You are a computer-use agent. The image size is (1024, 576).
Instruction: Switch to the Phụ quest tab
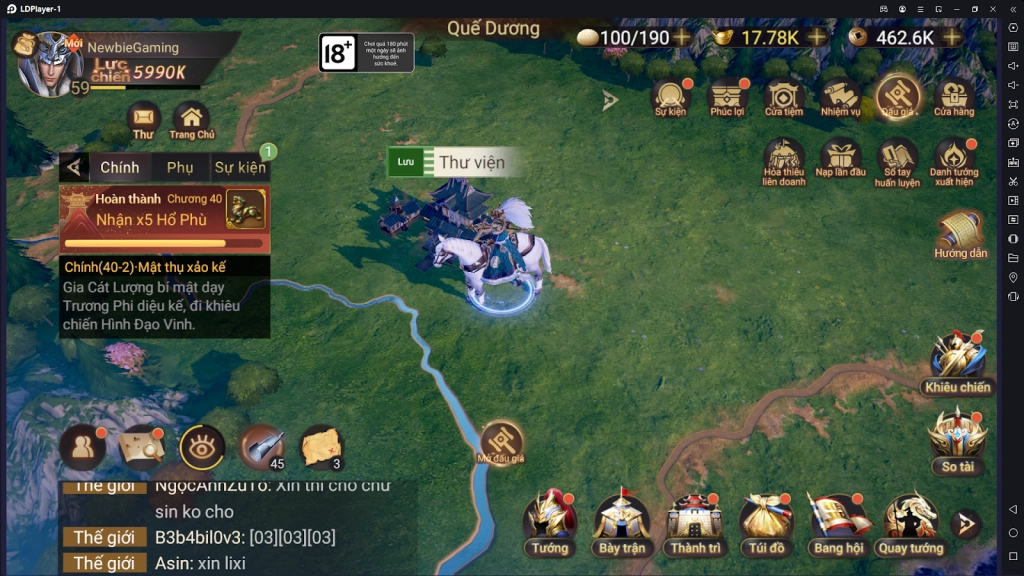point(180,167)
